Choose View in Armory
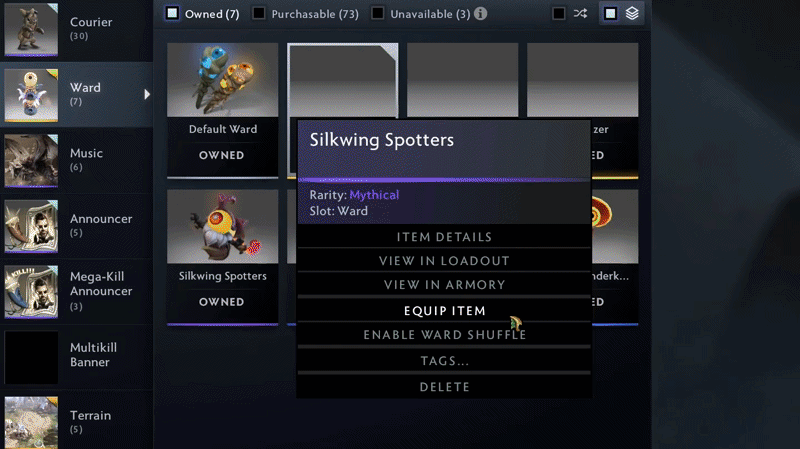Viewport: 800px width, 449px height. coord(444,285)
